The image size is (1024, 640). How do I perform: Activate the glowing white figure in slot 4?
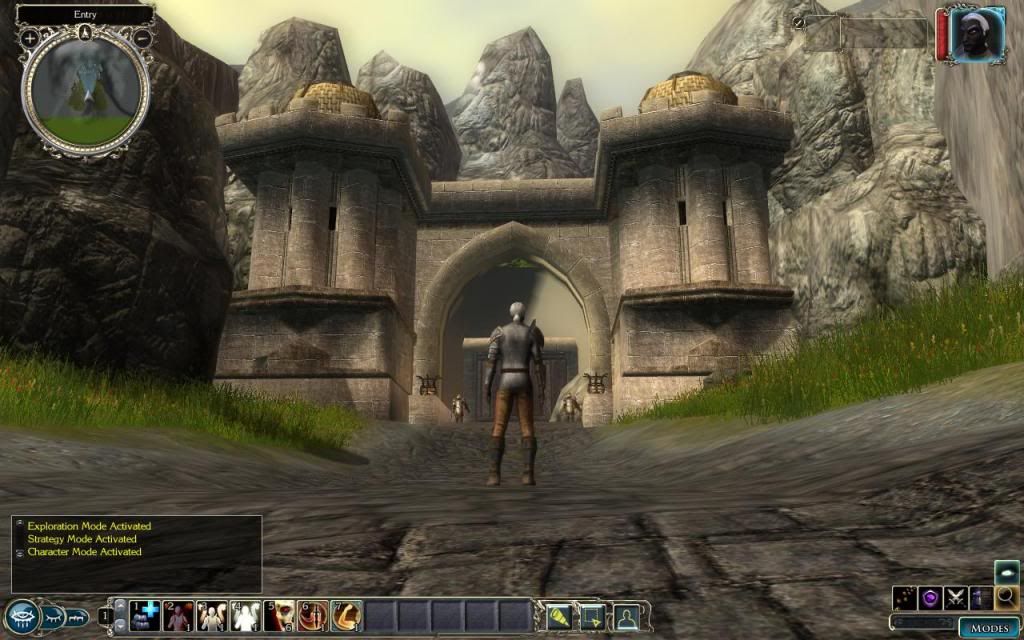tap(246, 615)
